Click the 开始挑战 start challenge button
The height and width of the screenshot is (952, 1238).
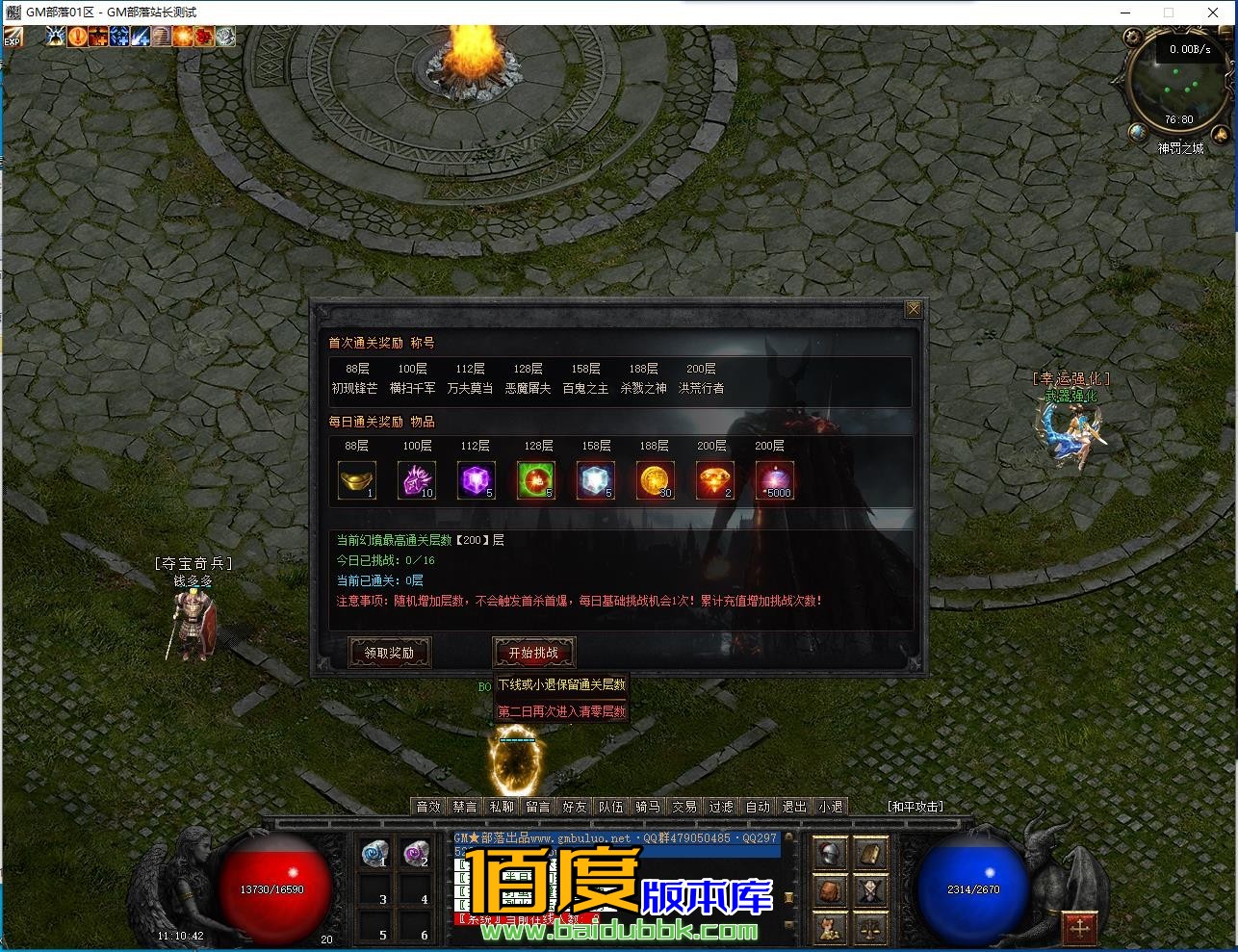pos(533,653)
